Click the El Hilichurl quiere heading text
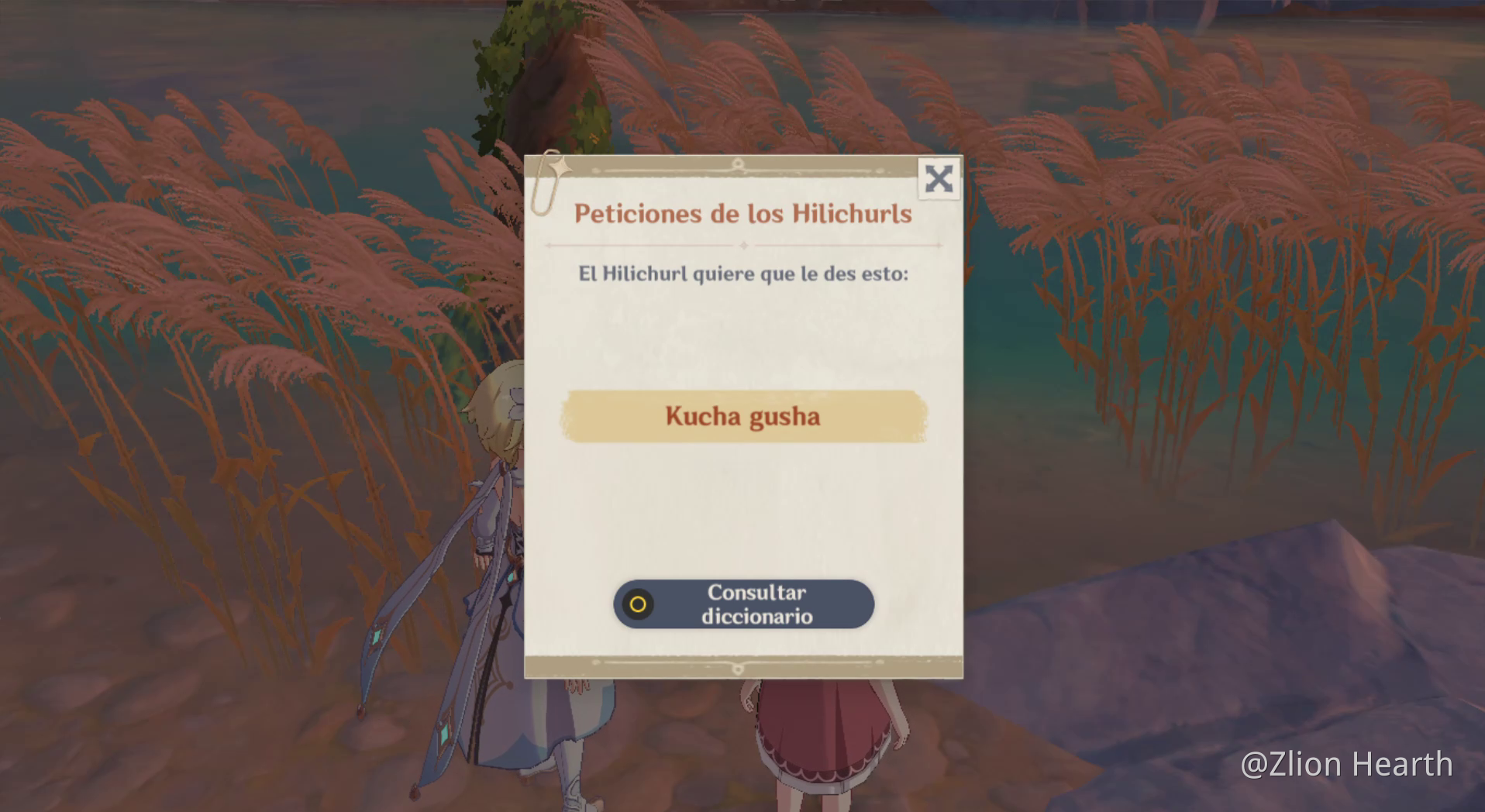Image resolution: width=1485 pixels, height=812 pixels. pos(743,273)
